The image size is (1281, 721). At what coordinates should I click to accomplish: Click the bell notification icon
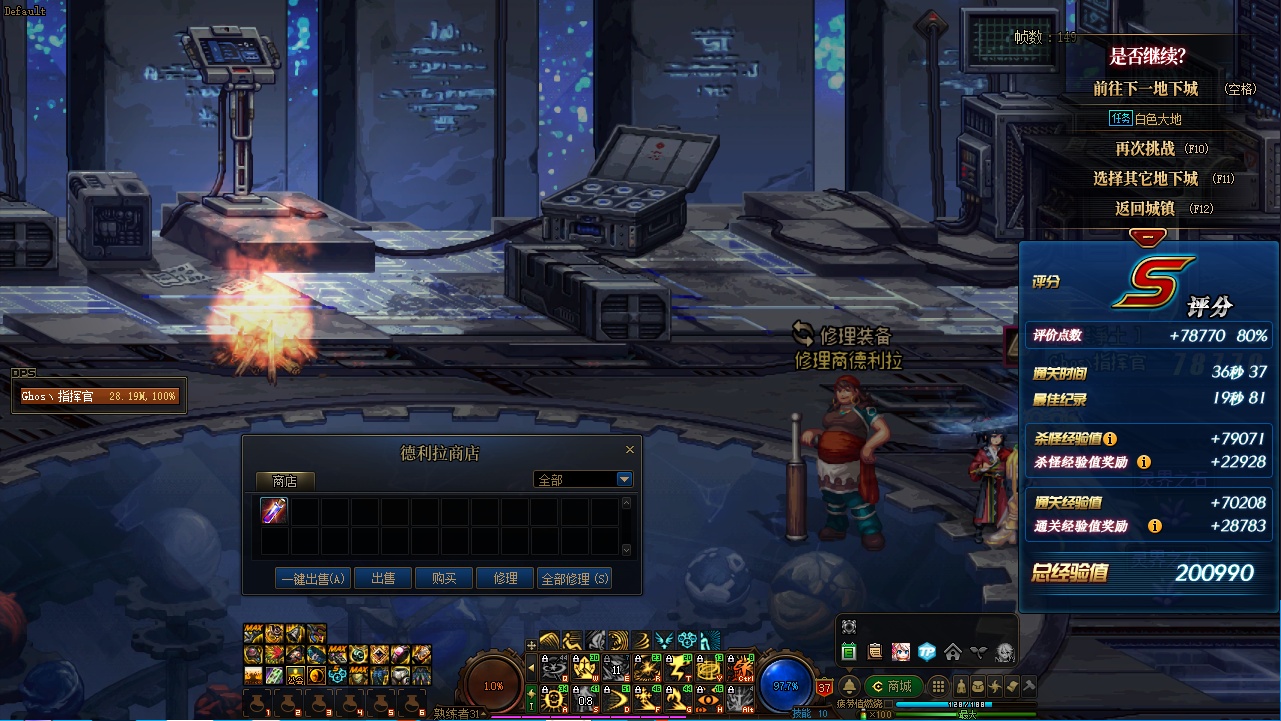pos(849,686)
